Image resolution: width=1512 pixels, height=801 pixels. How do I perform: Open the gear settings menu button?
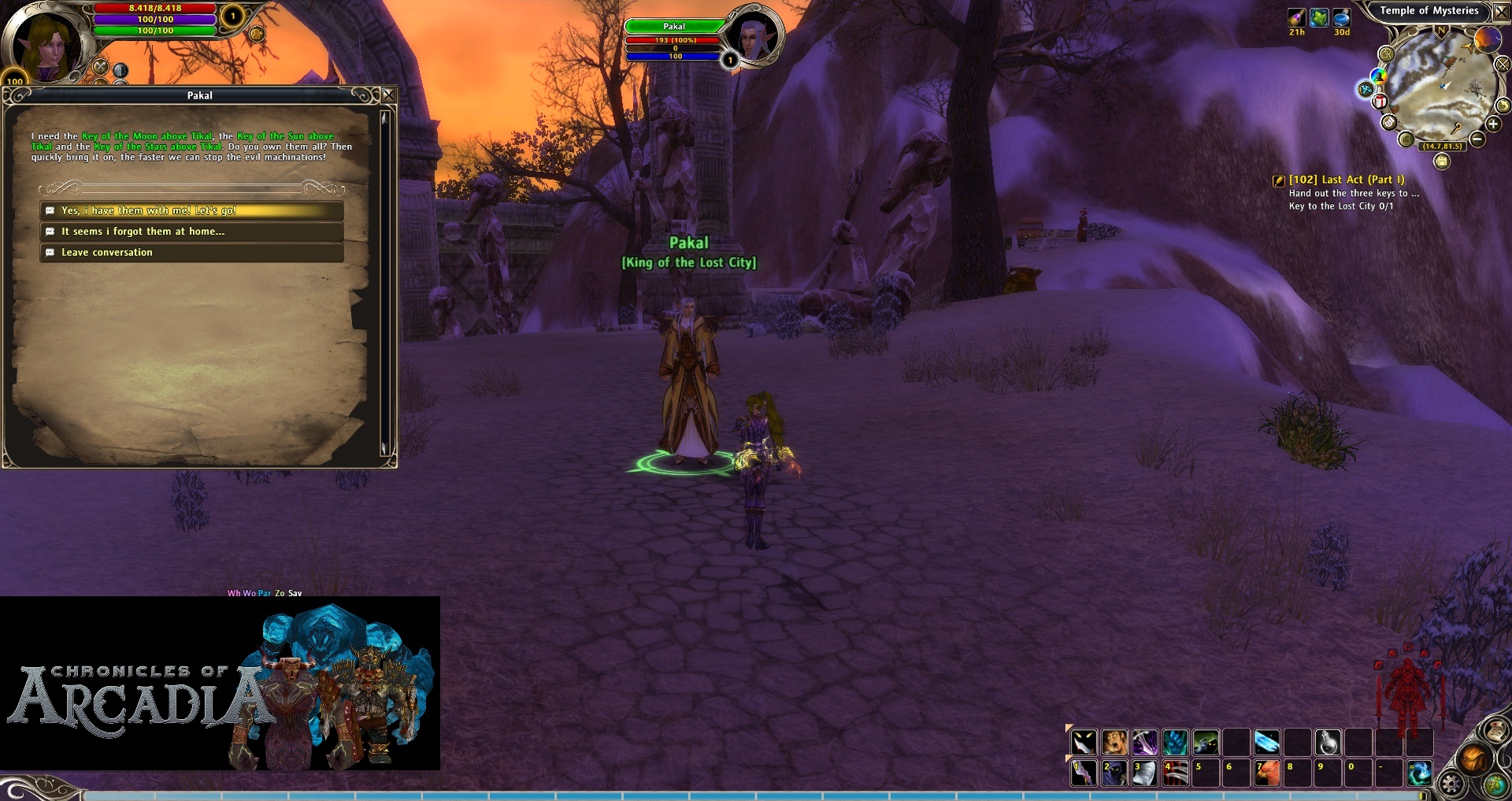tap(1451, 784)
